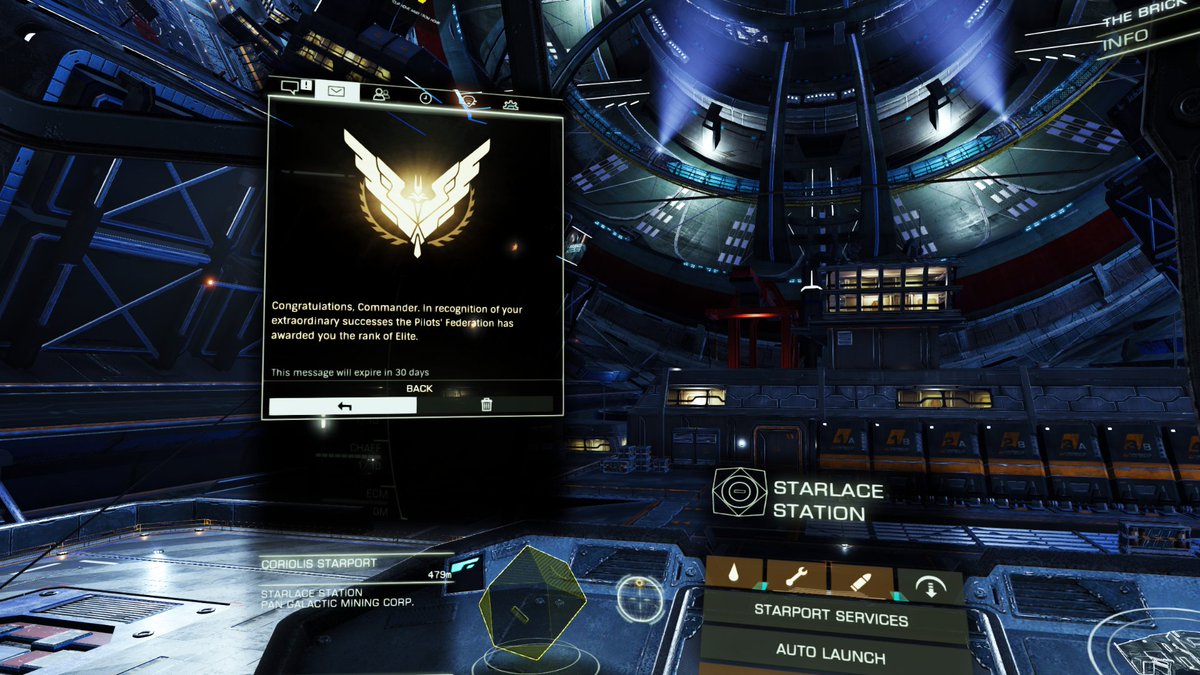The image size is (1200, 675).
Task: Refuel the ship with the droplet icon
Action: (735, 577)
